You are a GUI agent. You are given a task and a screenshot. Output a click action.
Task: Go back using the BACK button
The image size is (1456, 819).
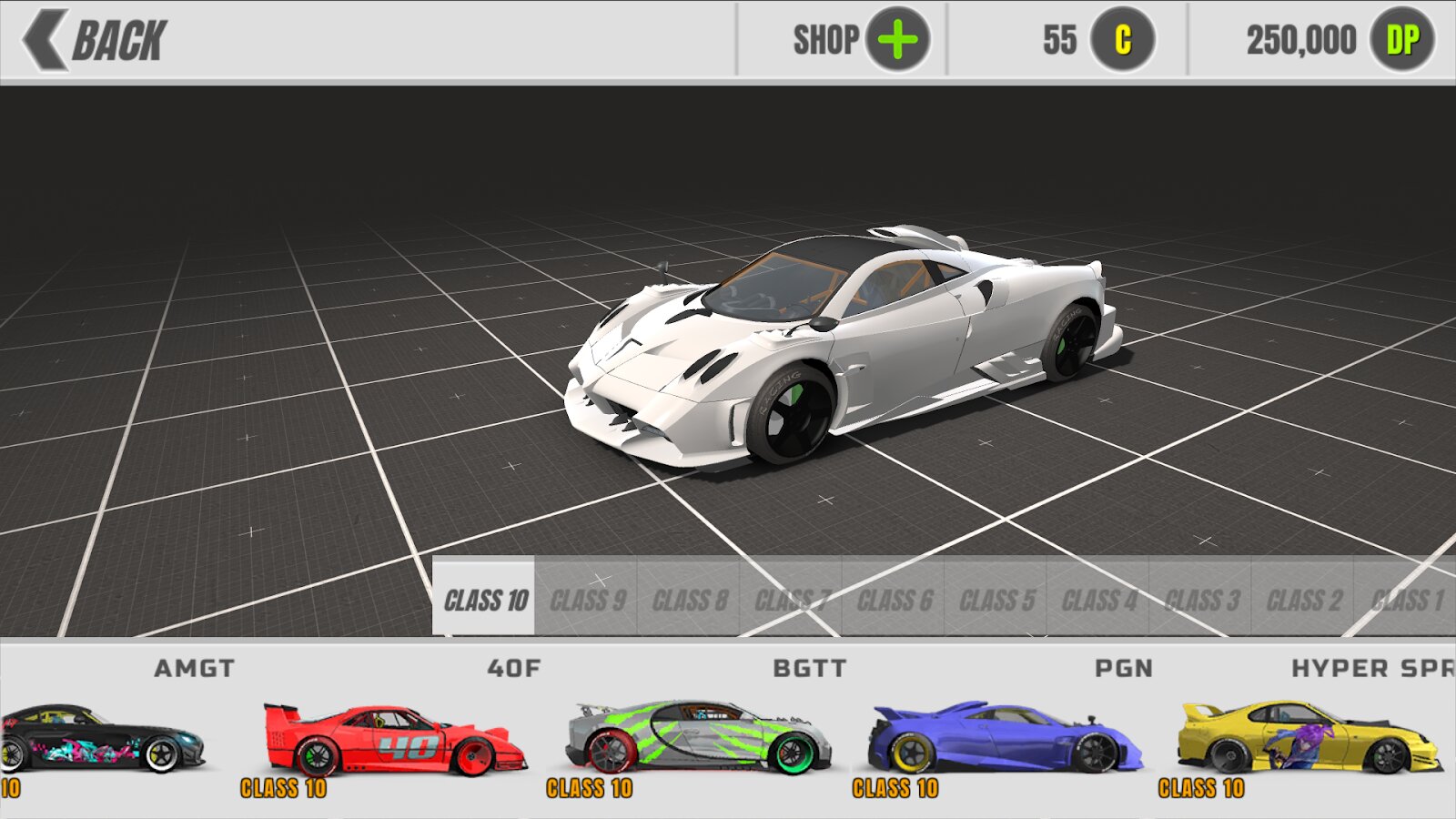click(x=96, y=40)
